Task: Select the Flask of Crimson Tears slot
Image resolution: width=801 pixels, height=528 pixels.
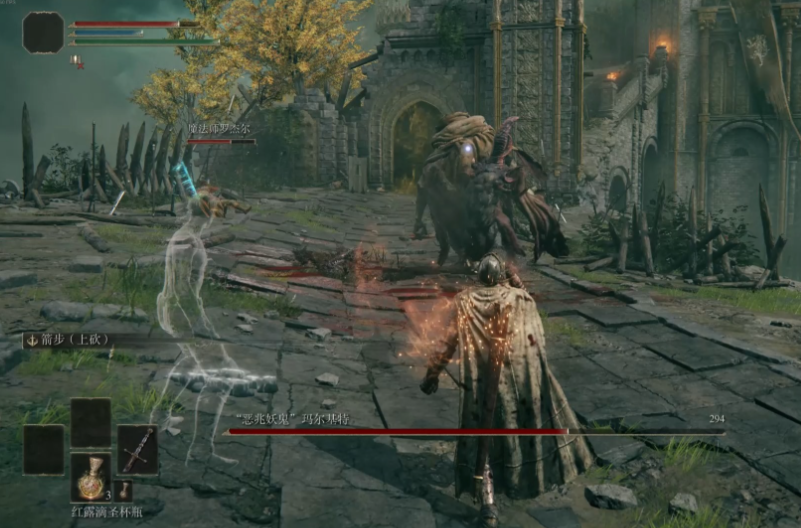Action: 91,477
